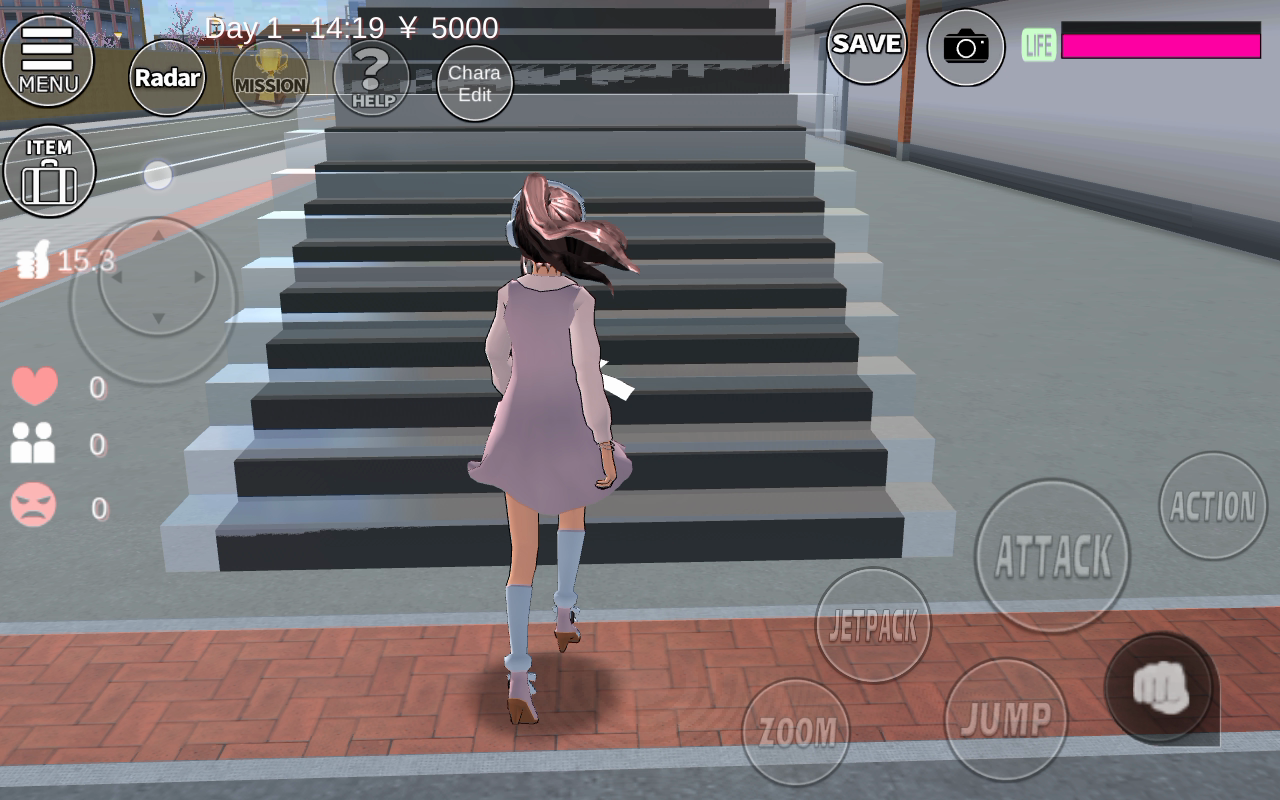Activate the JETPACK button
1280x800 pixels.
[x=873, y=625]
